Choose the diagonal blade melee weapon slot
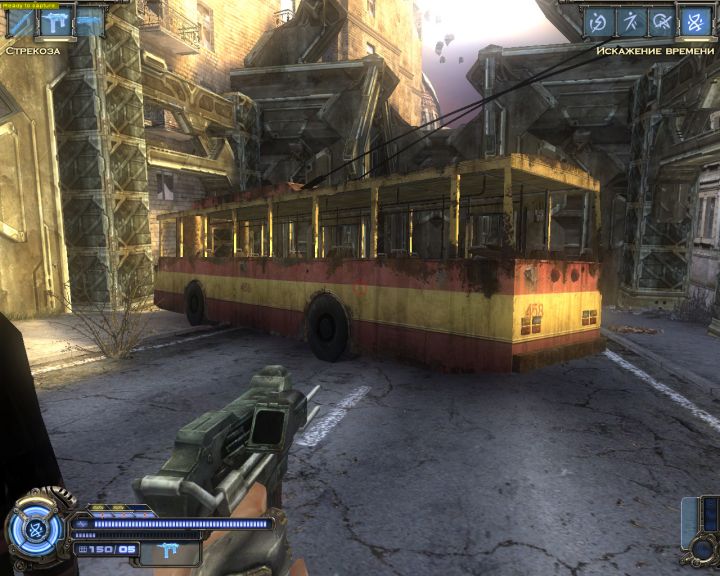 (21, 22)
